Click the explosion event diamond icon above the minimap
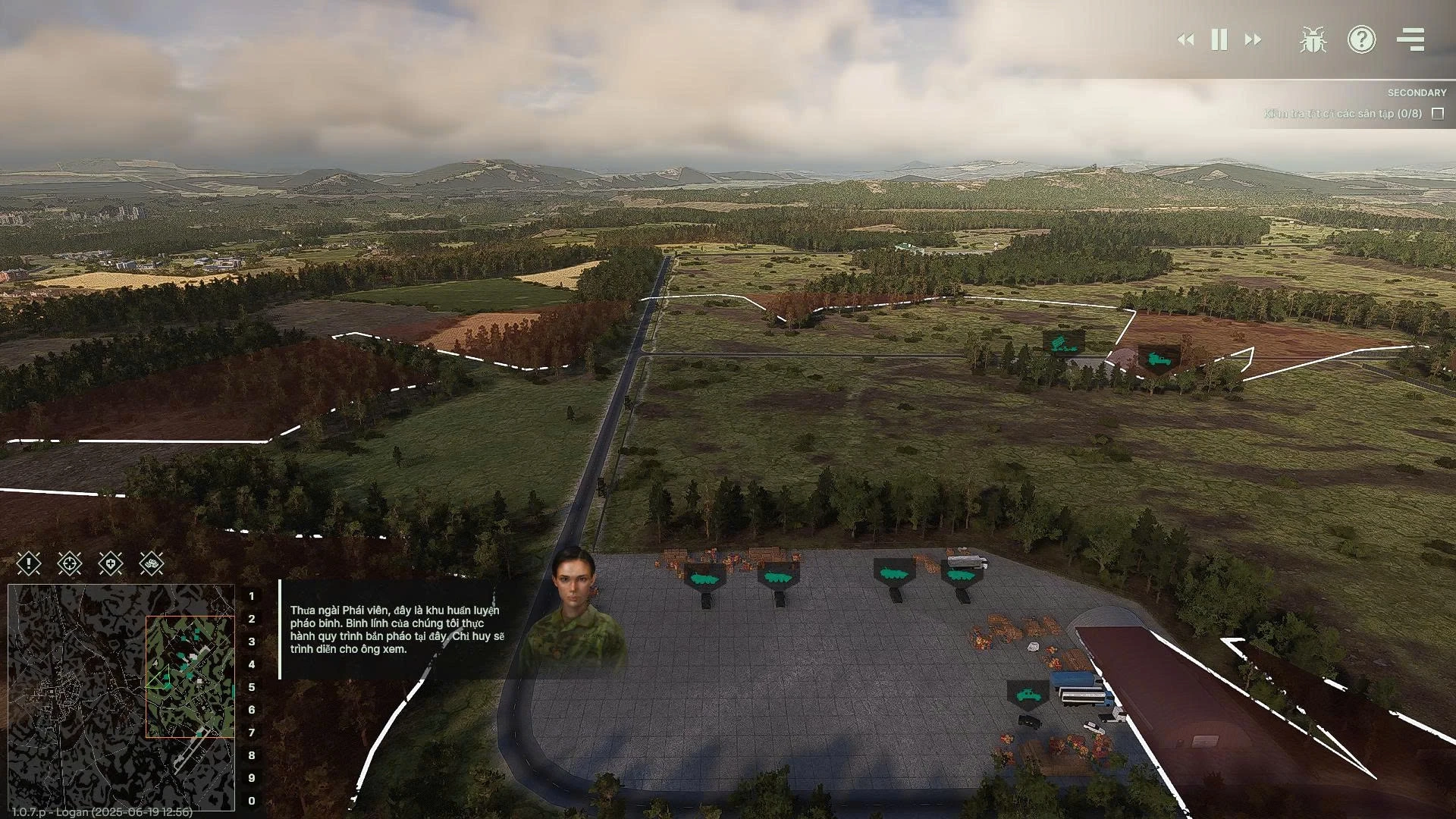The image size is (1456, 819). click(152, 563)
